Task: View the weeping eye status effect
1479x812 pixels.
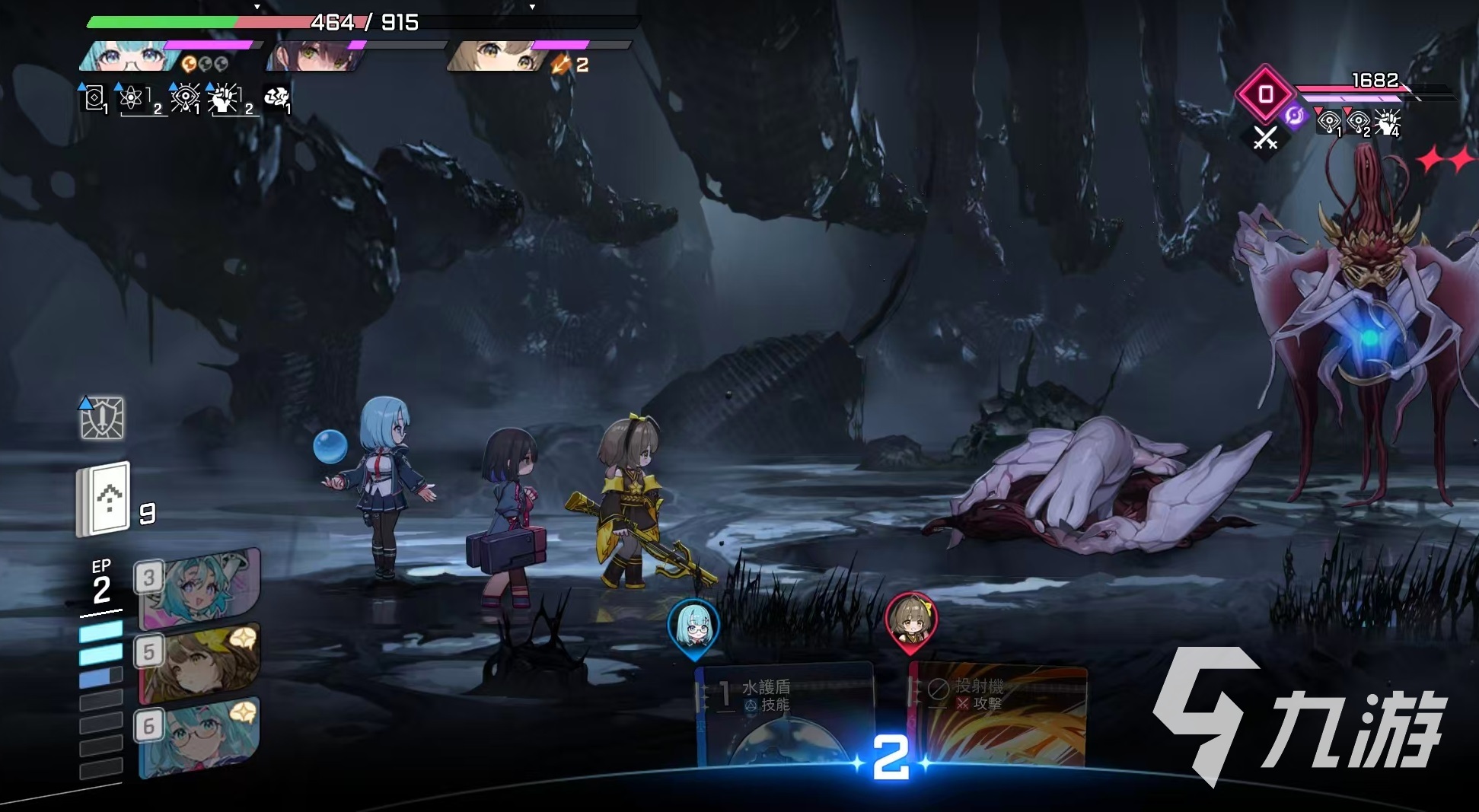Action: (x=184, y=98)
